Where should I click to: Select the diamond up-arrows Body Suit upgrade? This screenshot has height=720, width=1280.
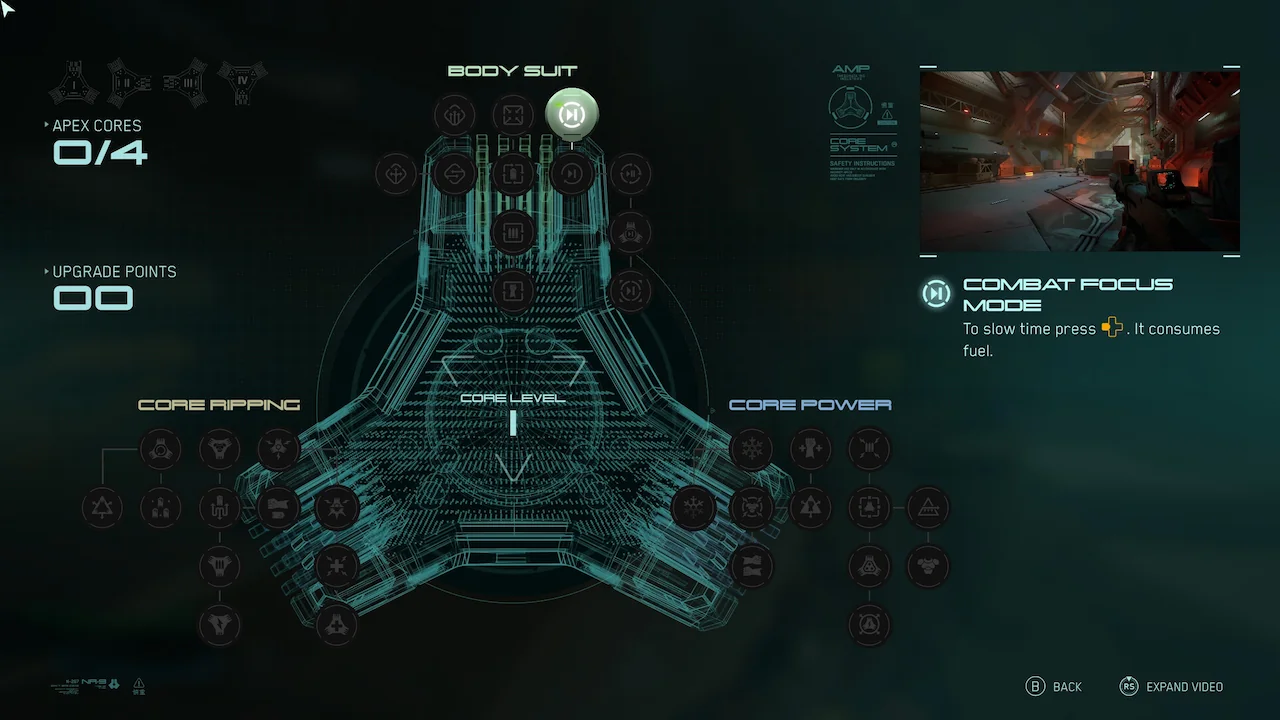click(454, 115)
